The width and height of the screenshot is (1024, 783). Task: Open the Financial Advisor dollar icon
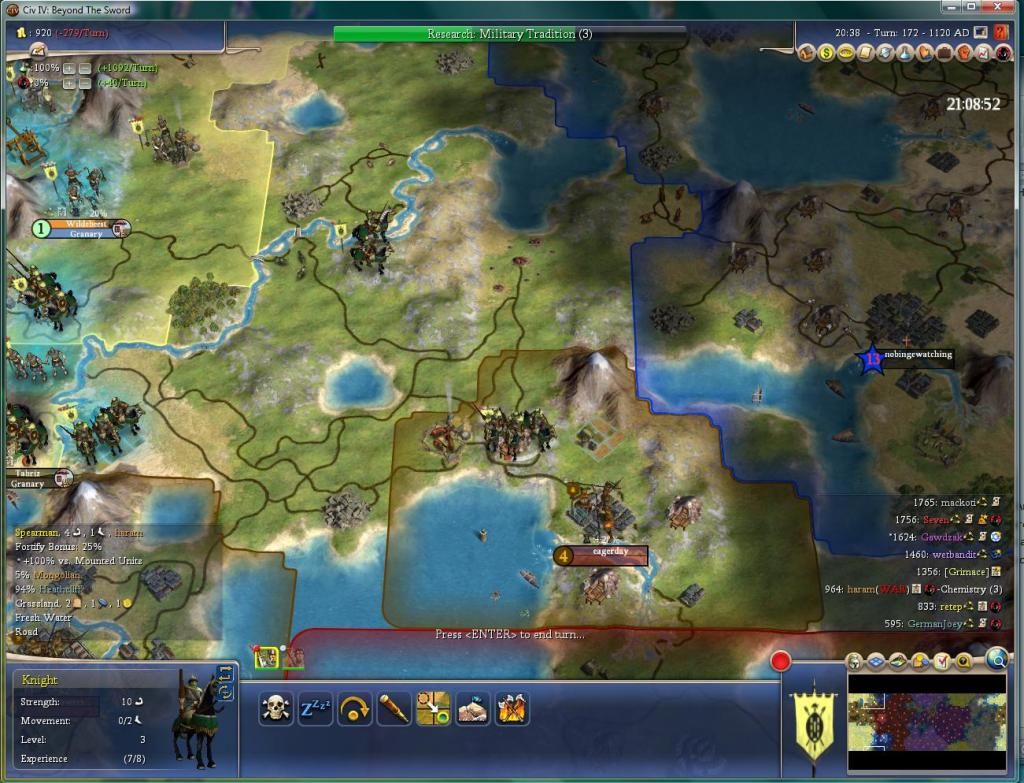[x=827, y=53]
